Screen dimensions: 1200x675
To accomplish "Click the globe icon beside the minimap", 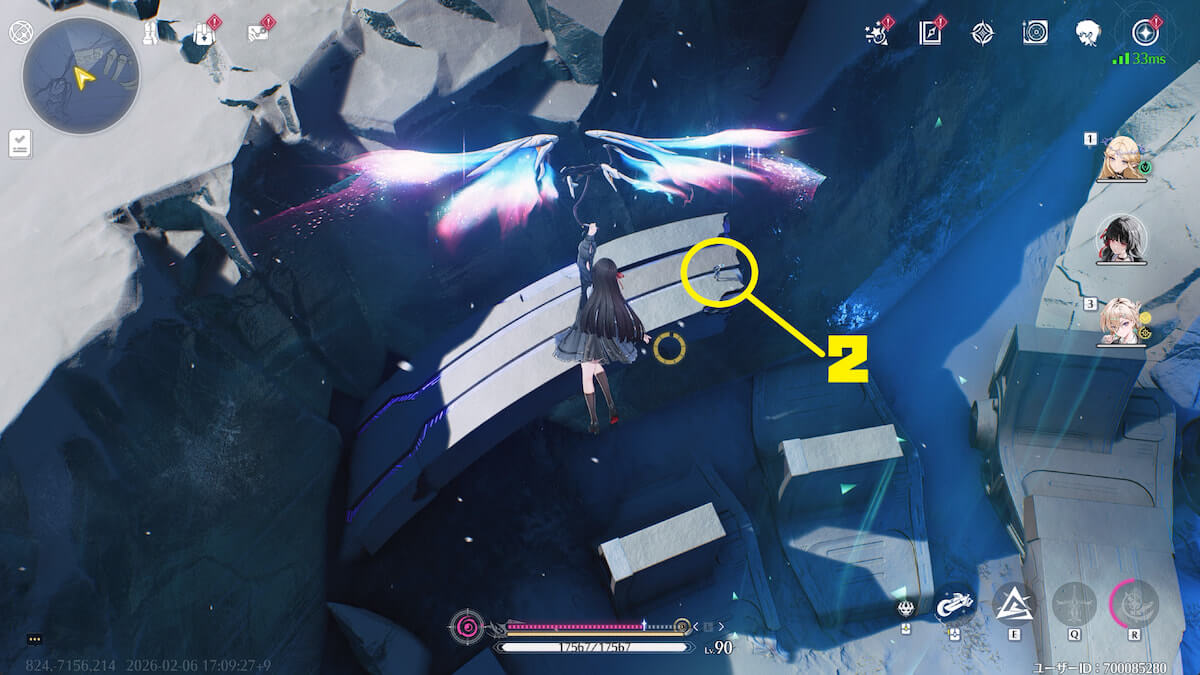I will [18, 32].
